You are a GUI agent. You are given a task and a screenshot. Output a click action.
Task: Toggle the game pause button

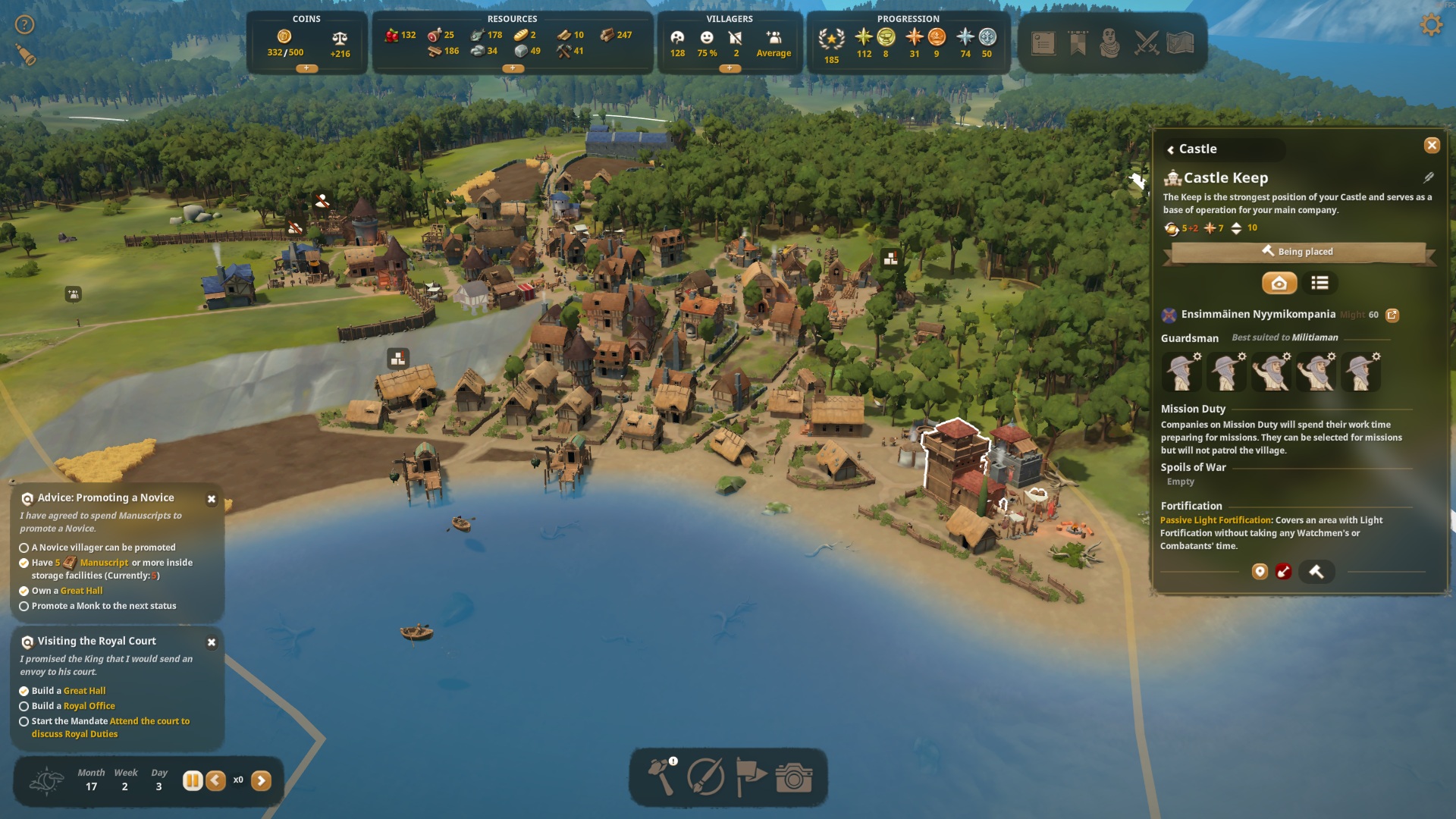(193, 780)
